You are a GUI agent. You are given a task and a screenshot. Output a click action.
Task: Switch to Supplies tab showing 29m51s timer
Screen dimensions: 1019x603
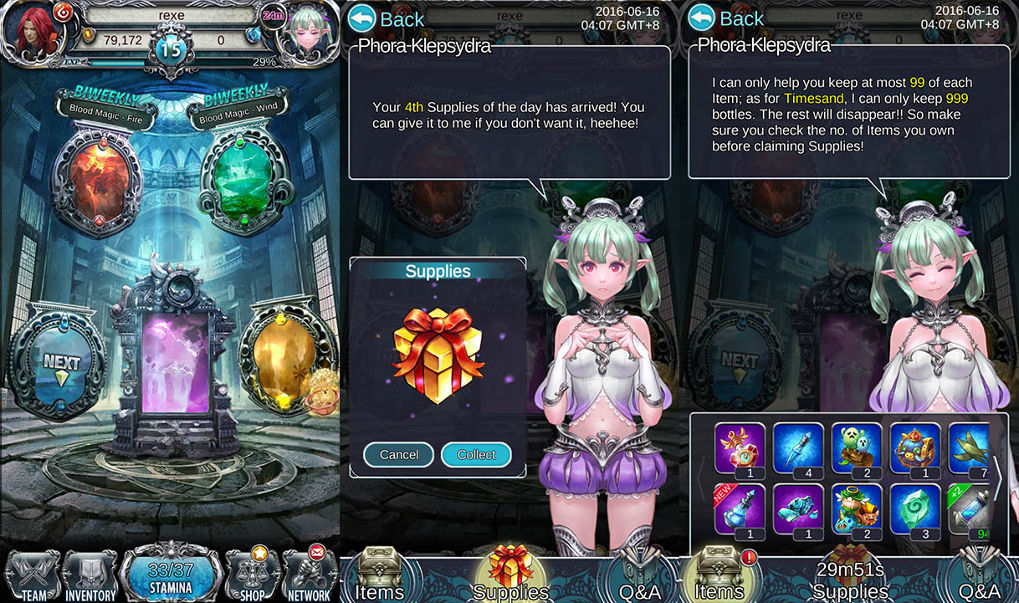(850, 577)
